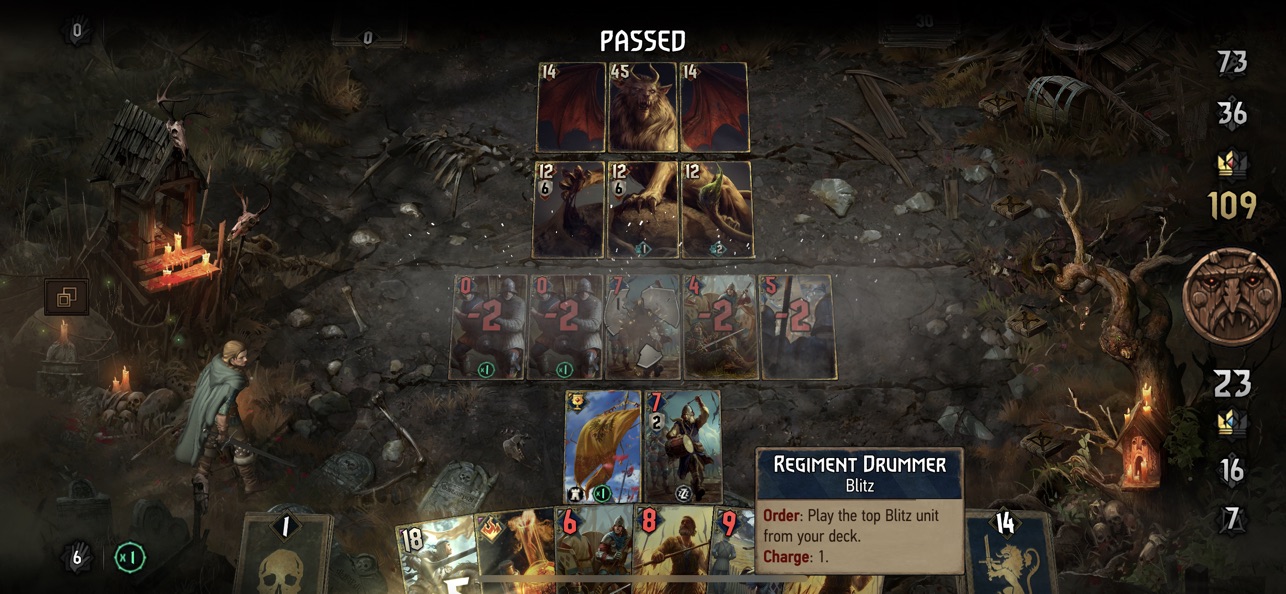Screen dimensions: 1286x594
Task: Target the damaged 7-power shield card
Action: click(x=642, y=327)
